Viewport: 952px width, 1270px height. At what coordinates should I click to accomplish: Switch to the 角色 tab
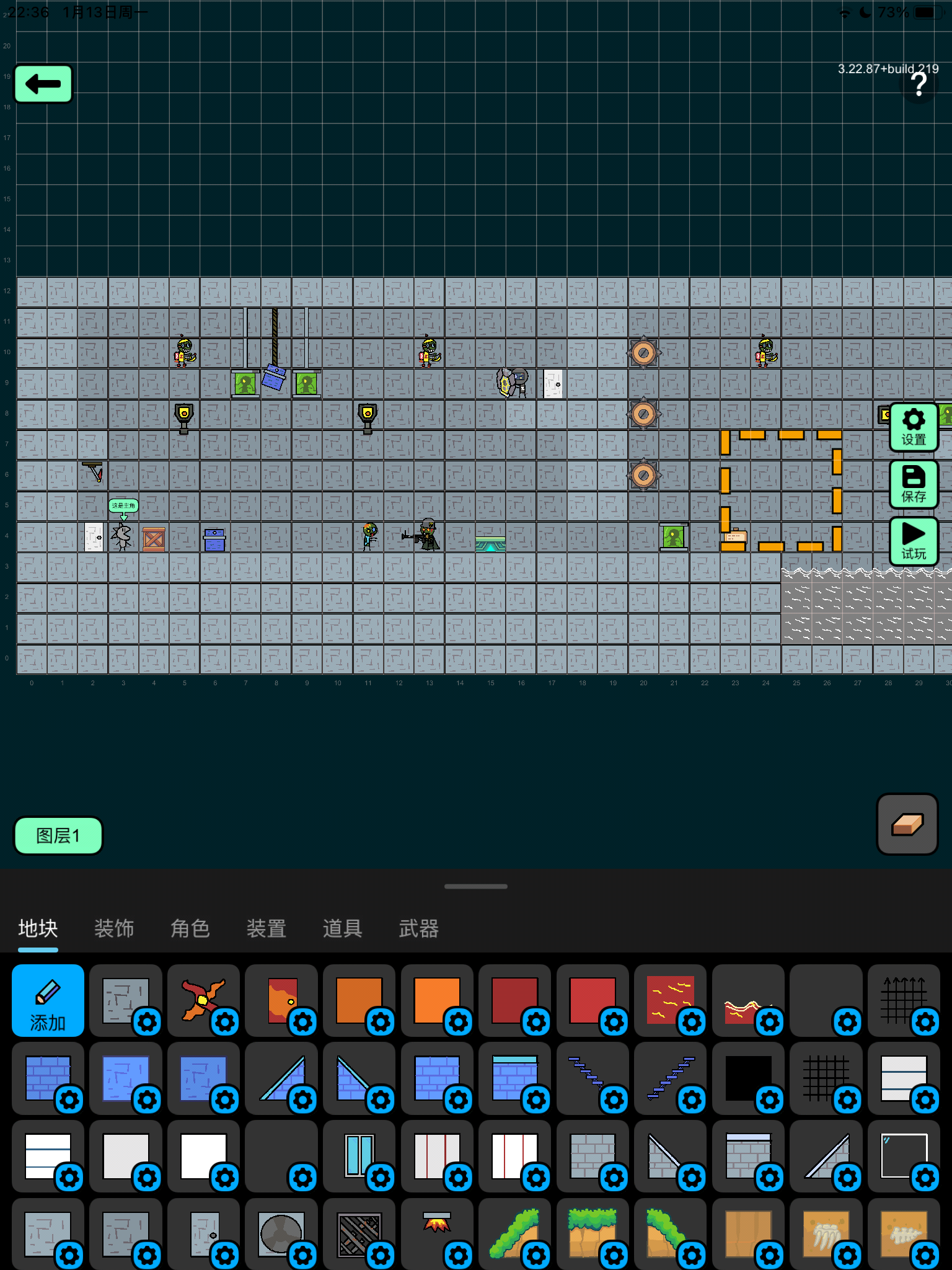(x=190, y=928)
